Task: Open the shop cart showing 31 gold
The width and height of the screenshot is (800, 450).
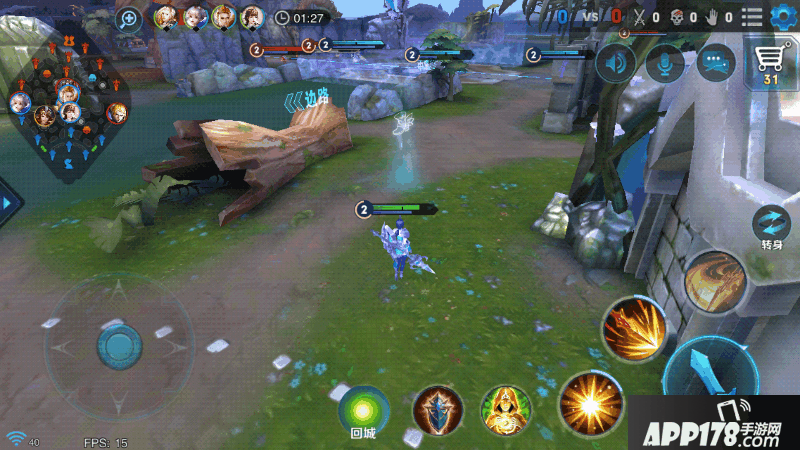Action: (x=770, y=66)
